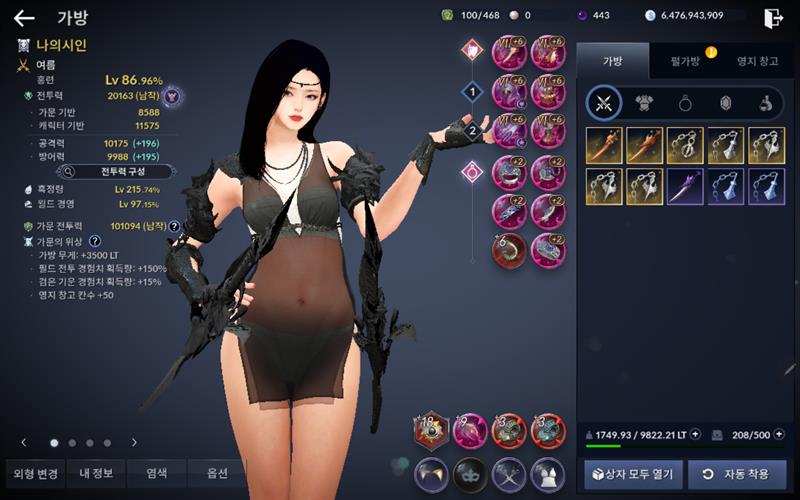Viewport: 800px width, 500px height.
Task: Open the 염색 dye menu
Action: click(x=157, y=473)
